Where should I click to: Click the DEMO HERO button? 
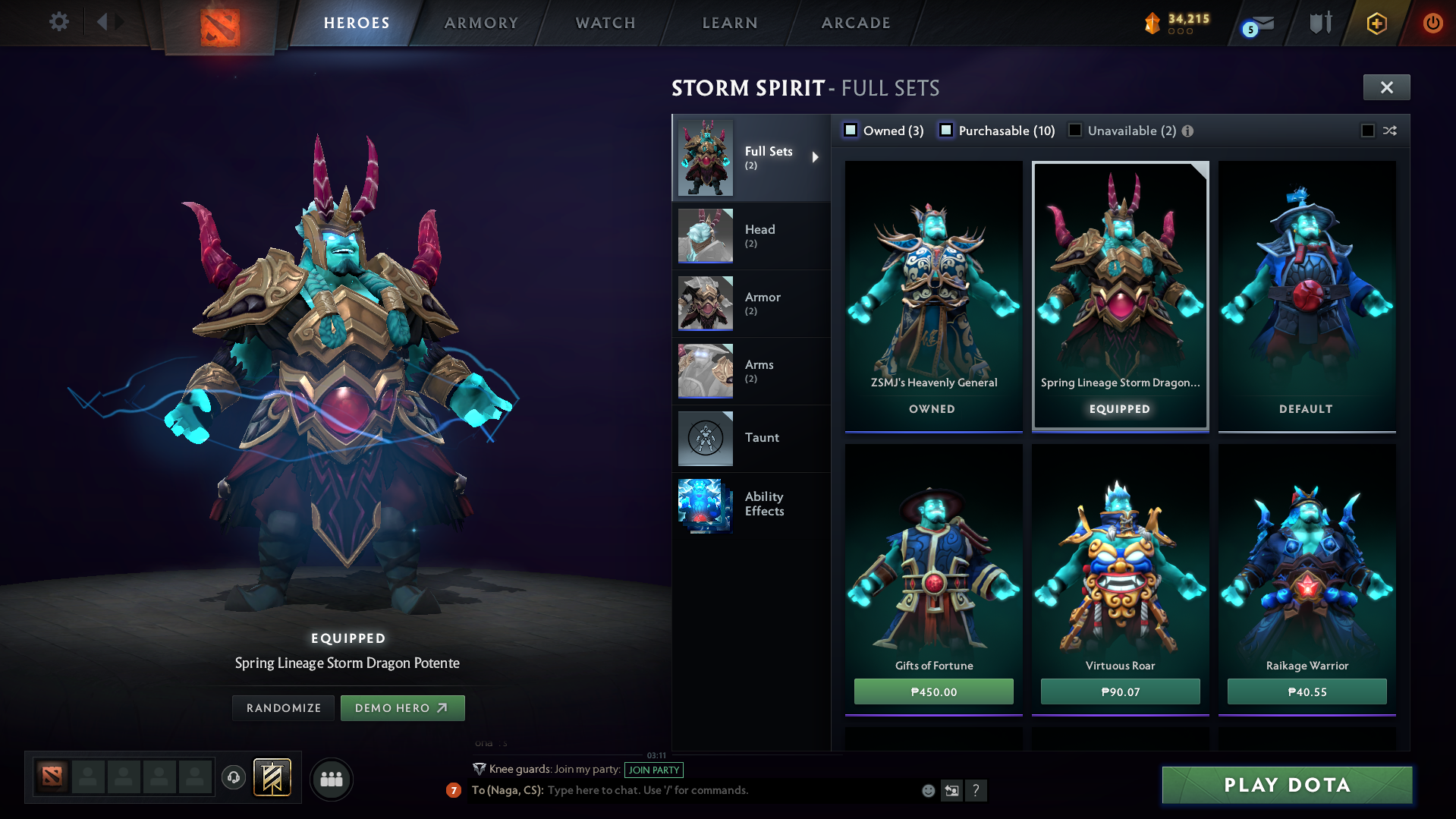(x=403, y=707)
